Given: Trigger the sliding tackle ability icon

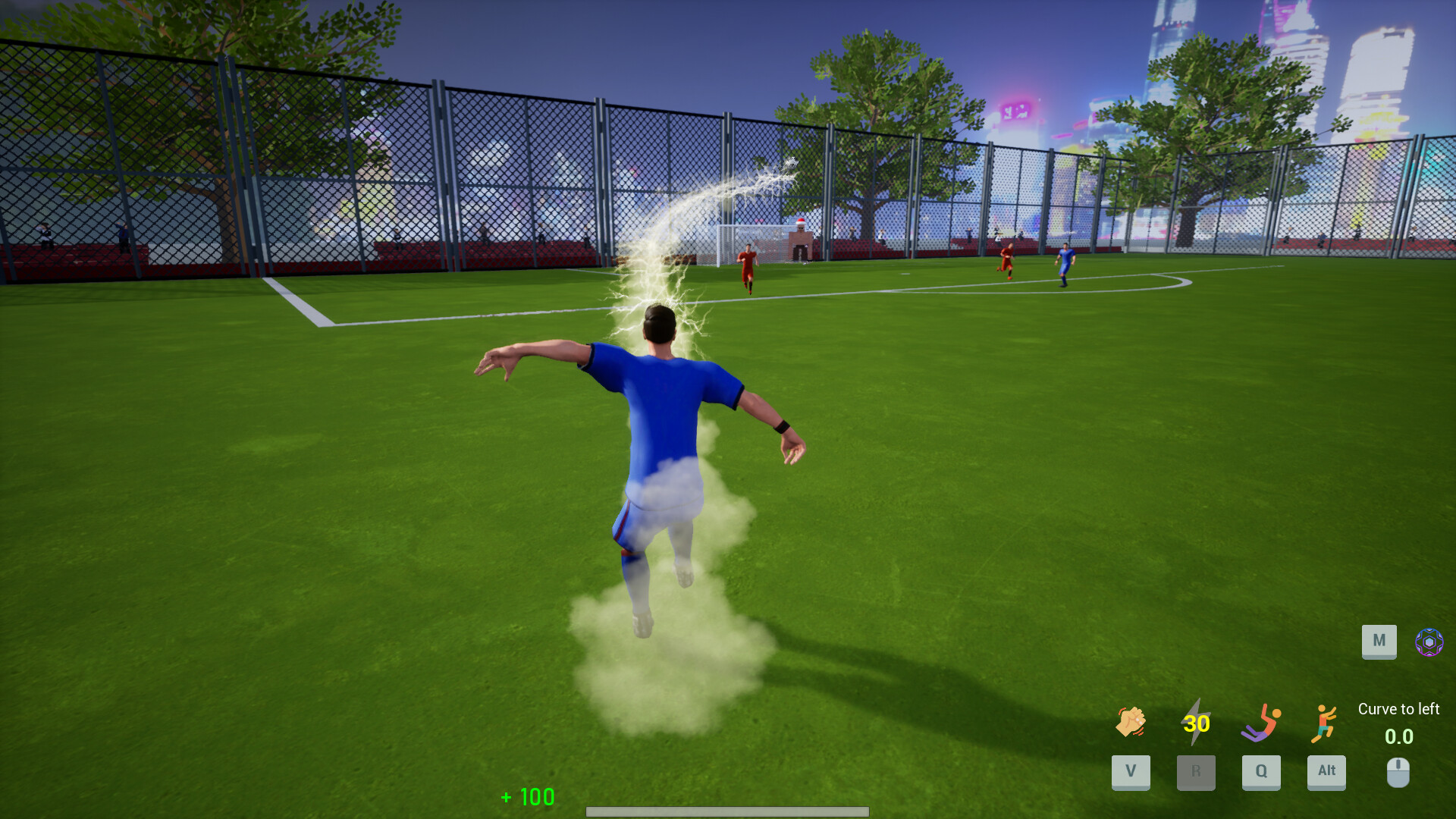Looking at the screenshot, I should (1260, 723).
